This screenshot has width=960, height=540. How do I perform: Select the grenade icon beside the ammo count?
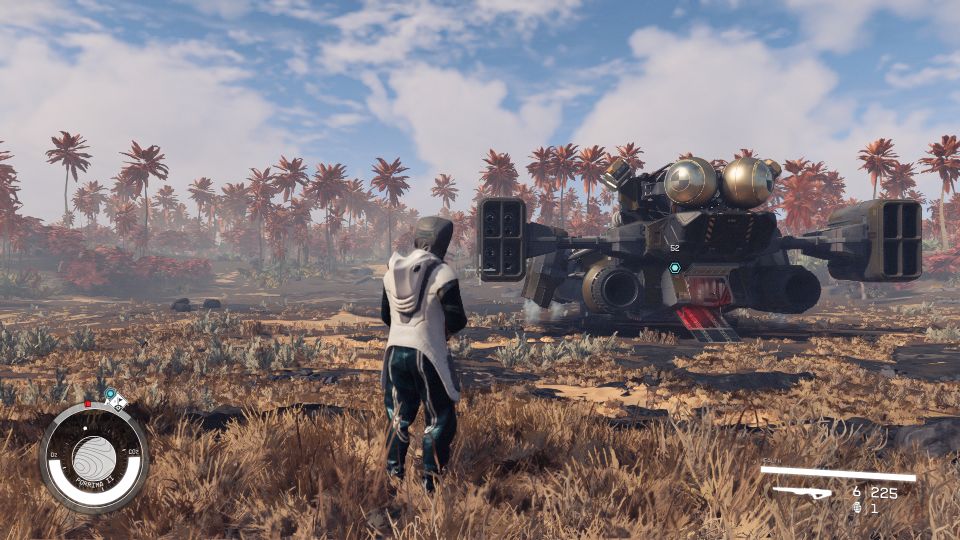(x=857, y=508)
